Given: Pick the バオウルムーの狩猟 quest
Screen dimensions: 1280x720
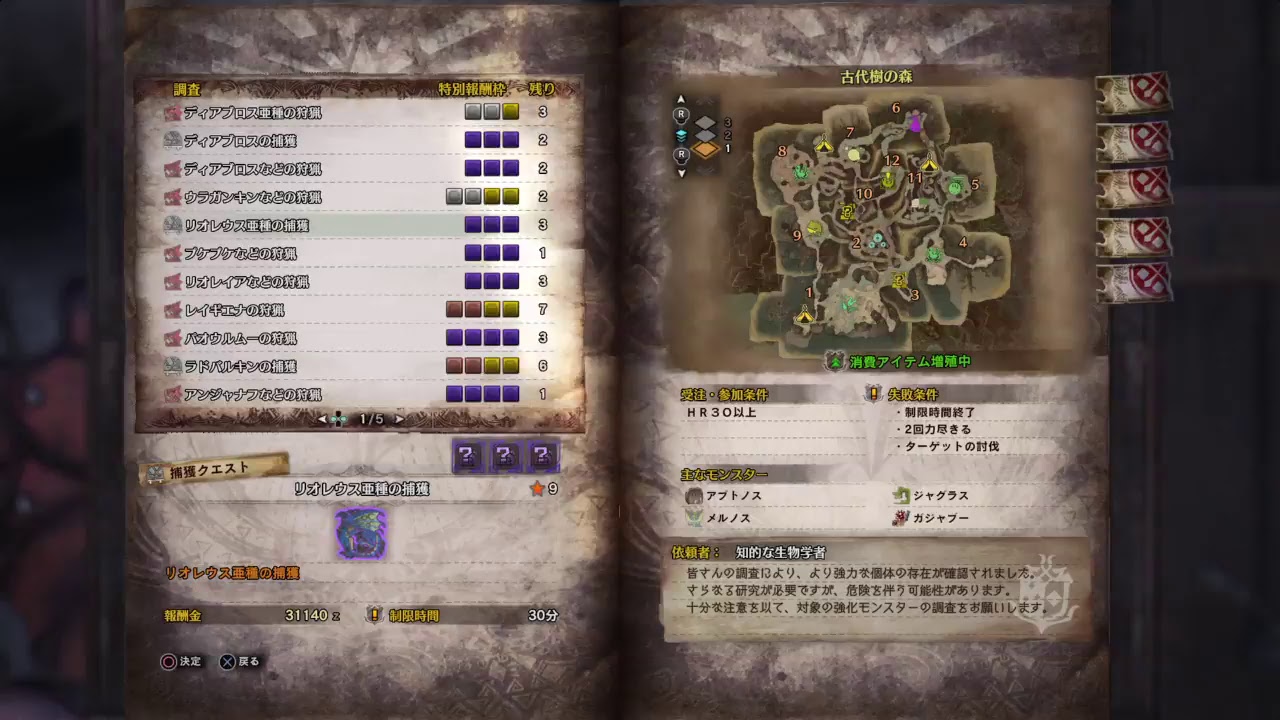Looking at the screenshot, I should tap(240, 338).
